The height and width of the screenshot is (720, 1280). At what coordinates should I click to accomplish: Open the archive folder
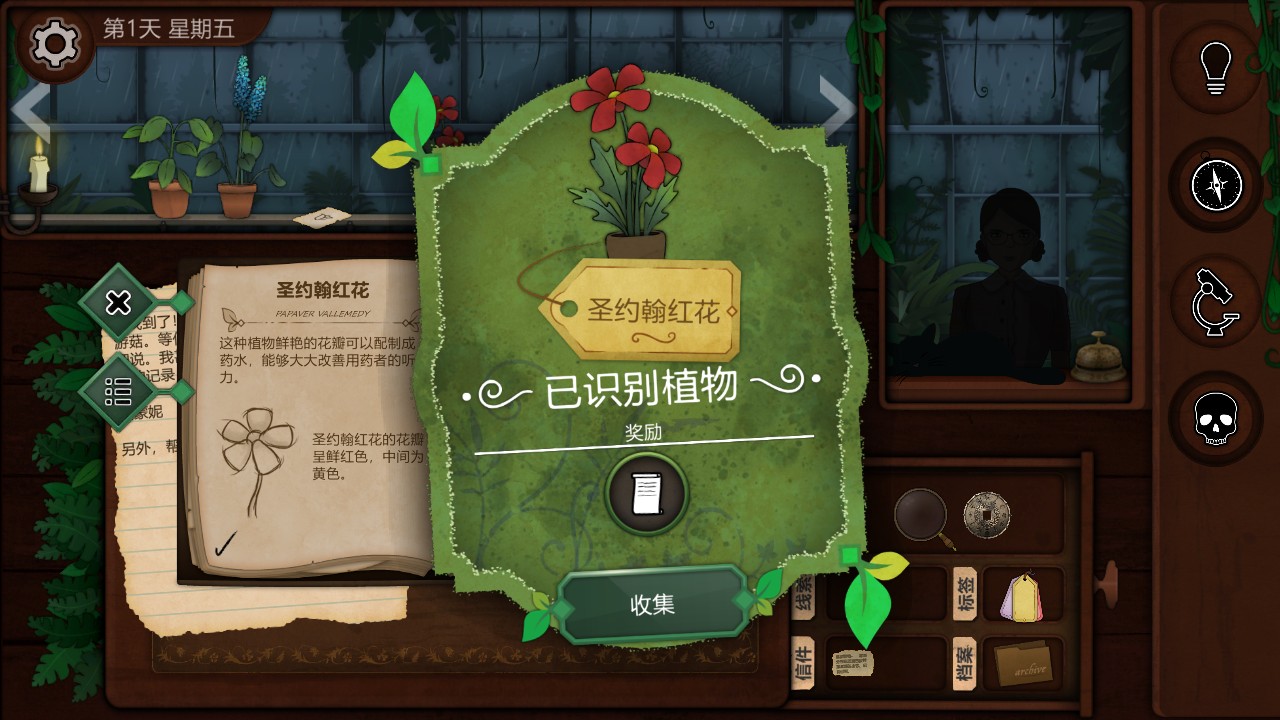tap(1022, 664)
